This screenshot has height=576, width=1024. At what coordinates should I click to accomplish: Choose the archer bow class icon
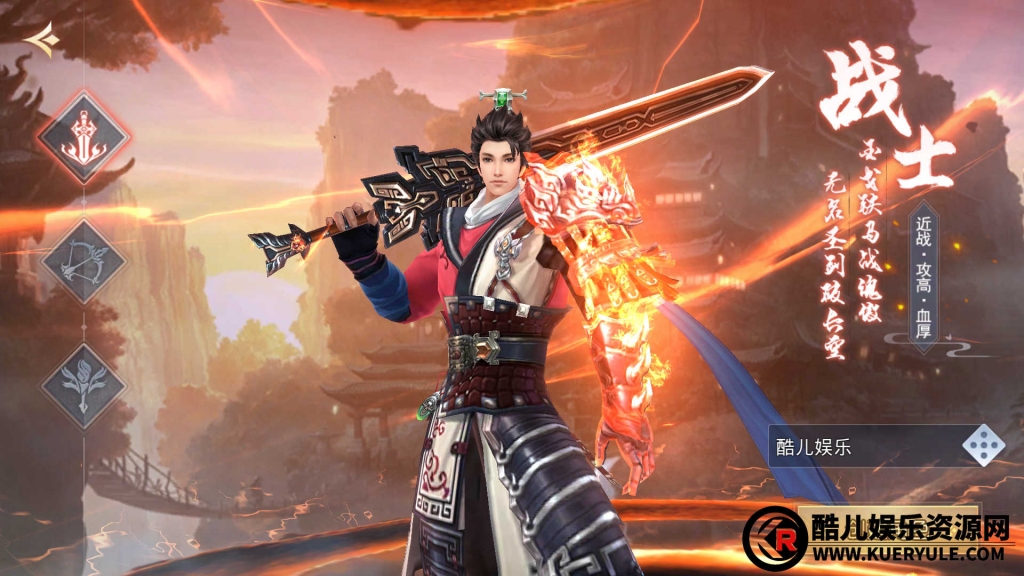point(84,262)
